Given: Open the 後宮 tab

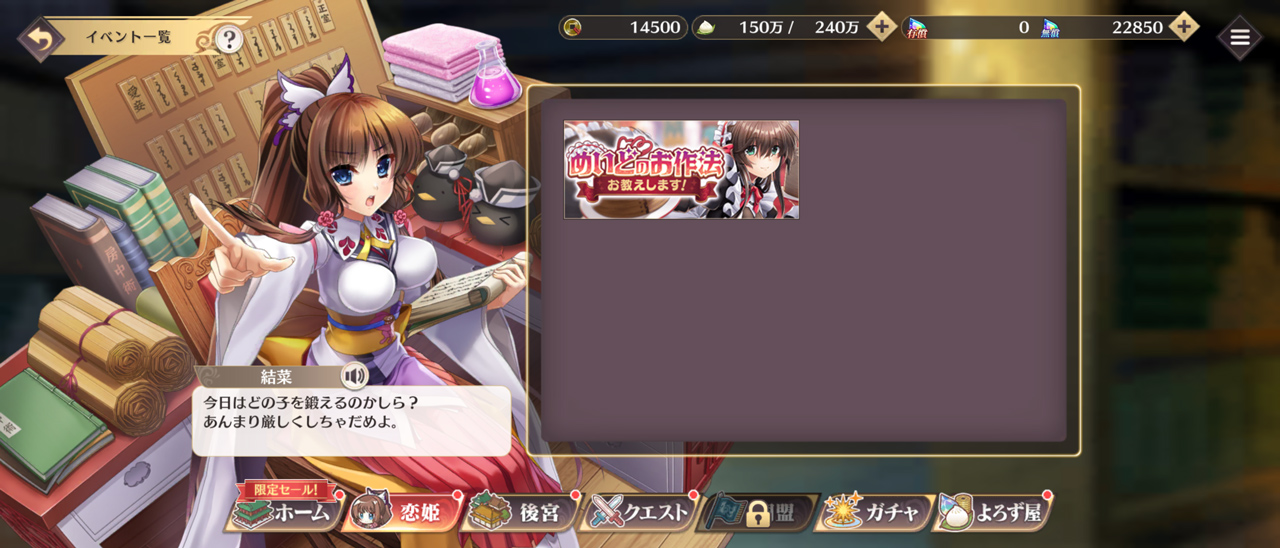Looking at the screenshot, I should point(520,513).
